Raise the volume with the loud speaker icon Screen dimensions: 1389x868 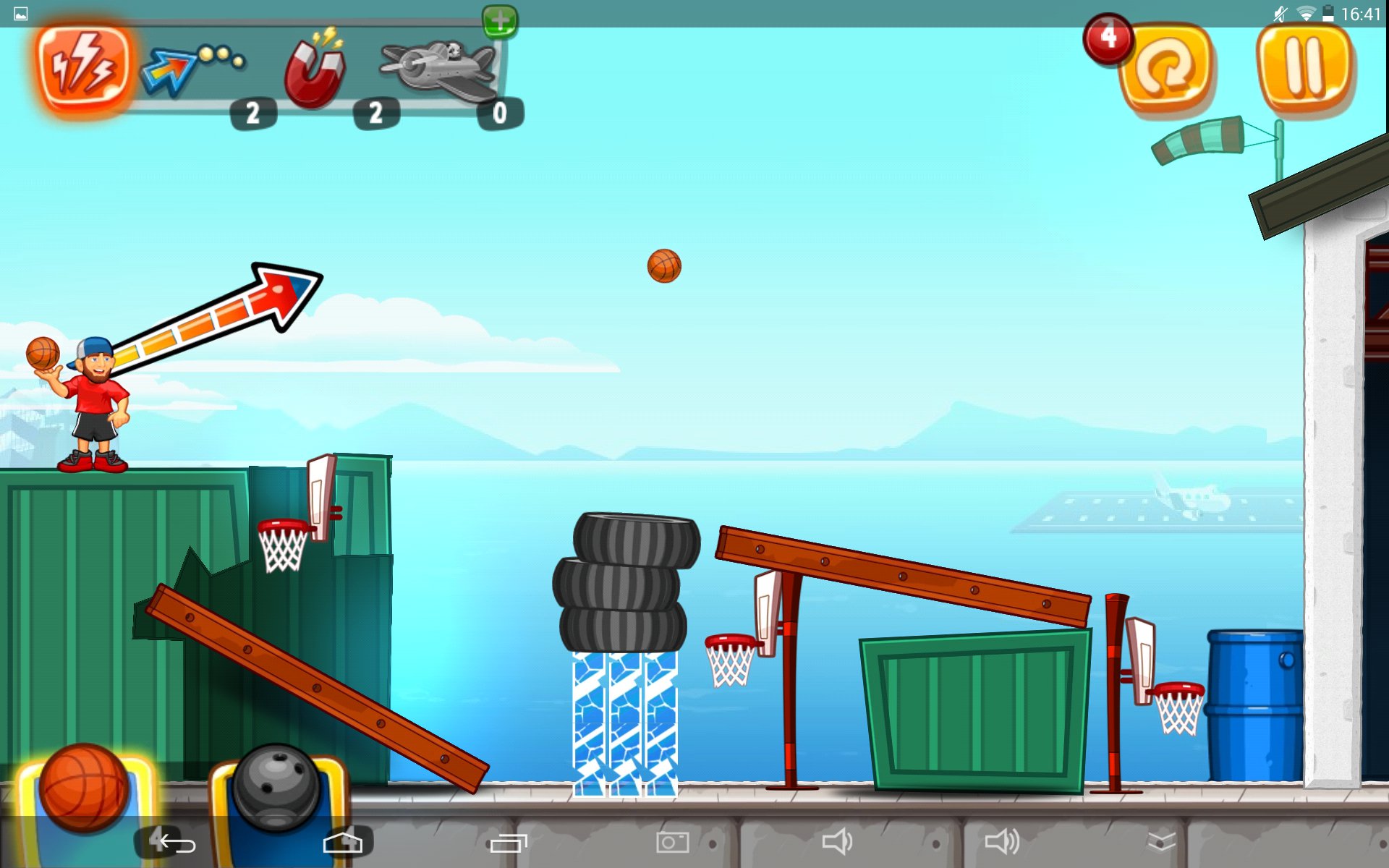tap(1002, 842)
